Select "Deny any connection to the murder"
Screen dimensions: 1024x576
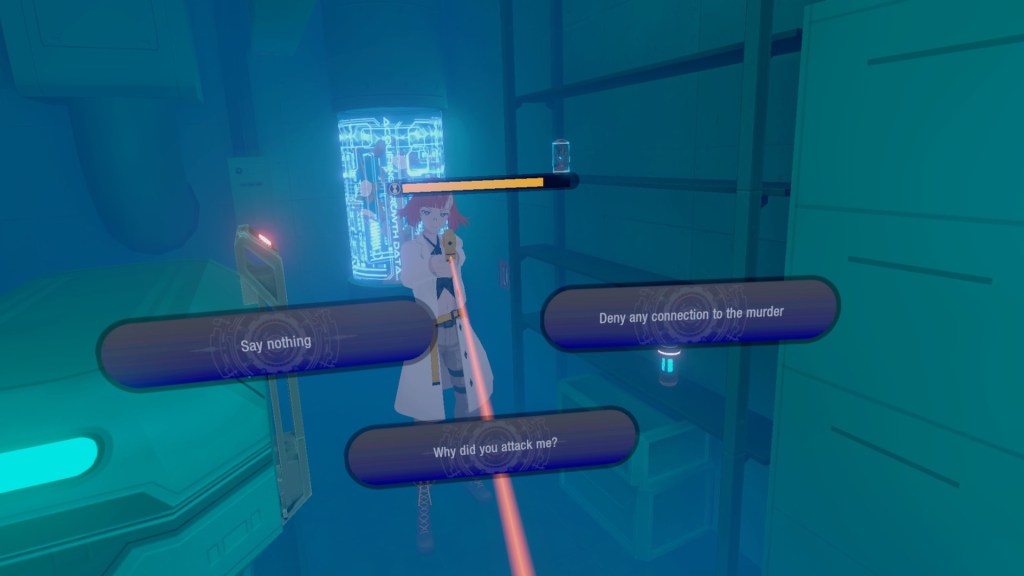click(x=690, y=314)
